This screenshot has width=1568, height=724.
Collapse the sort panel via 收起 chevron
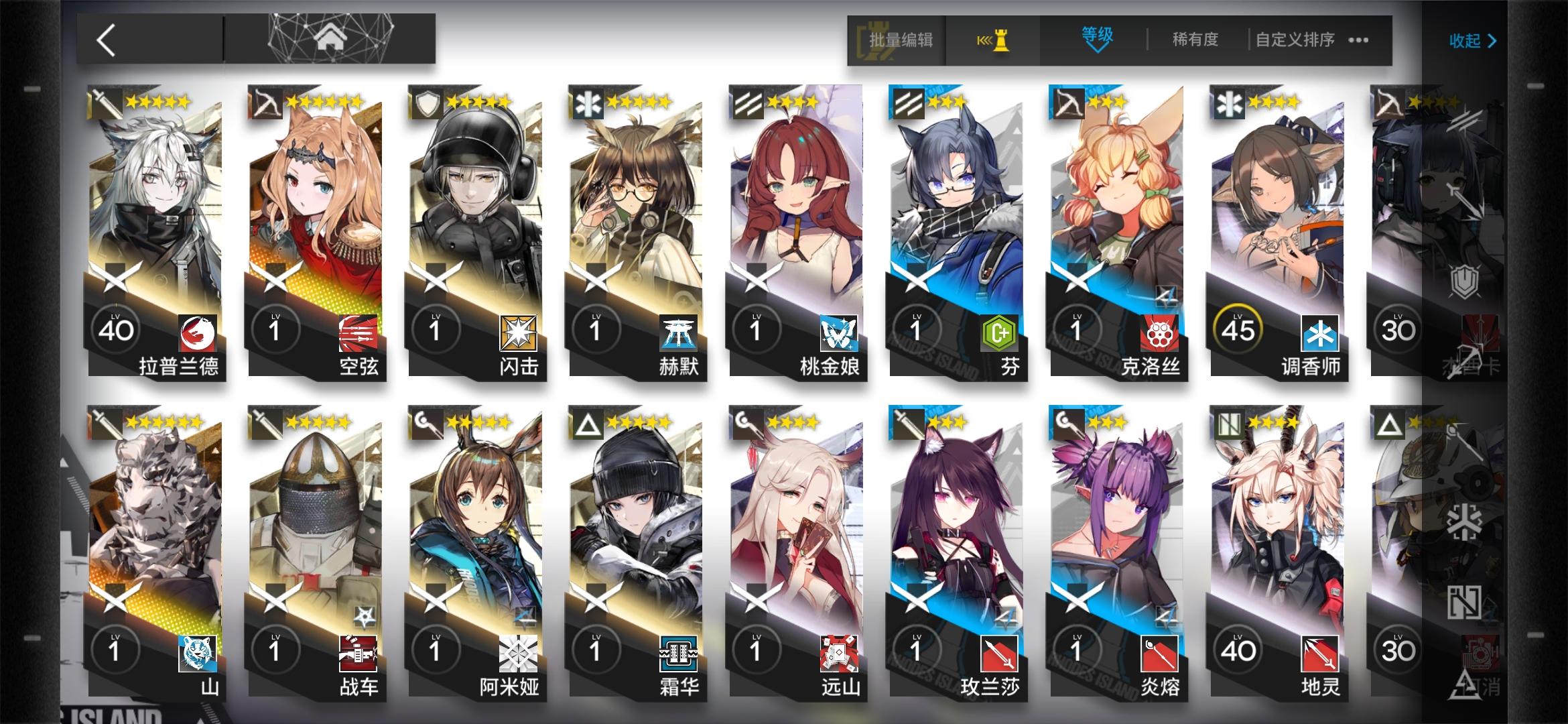tap(1472, 40)
